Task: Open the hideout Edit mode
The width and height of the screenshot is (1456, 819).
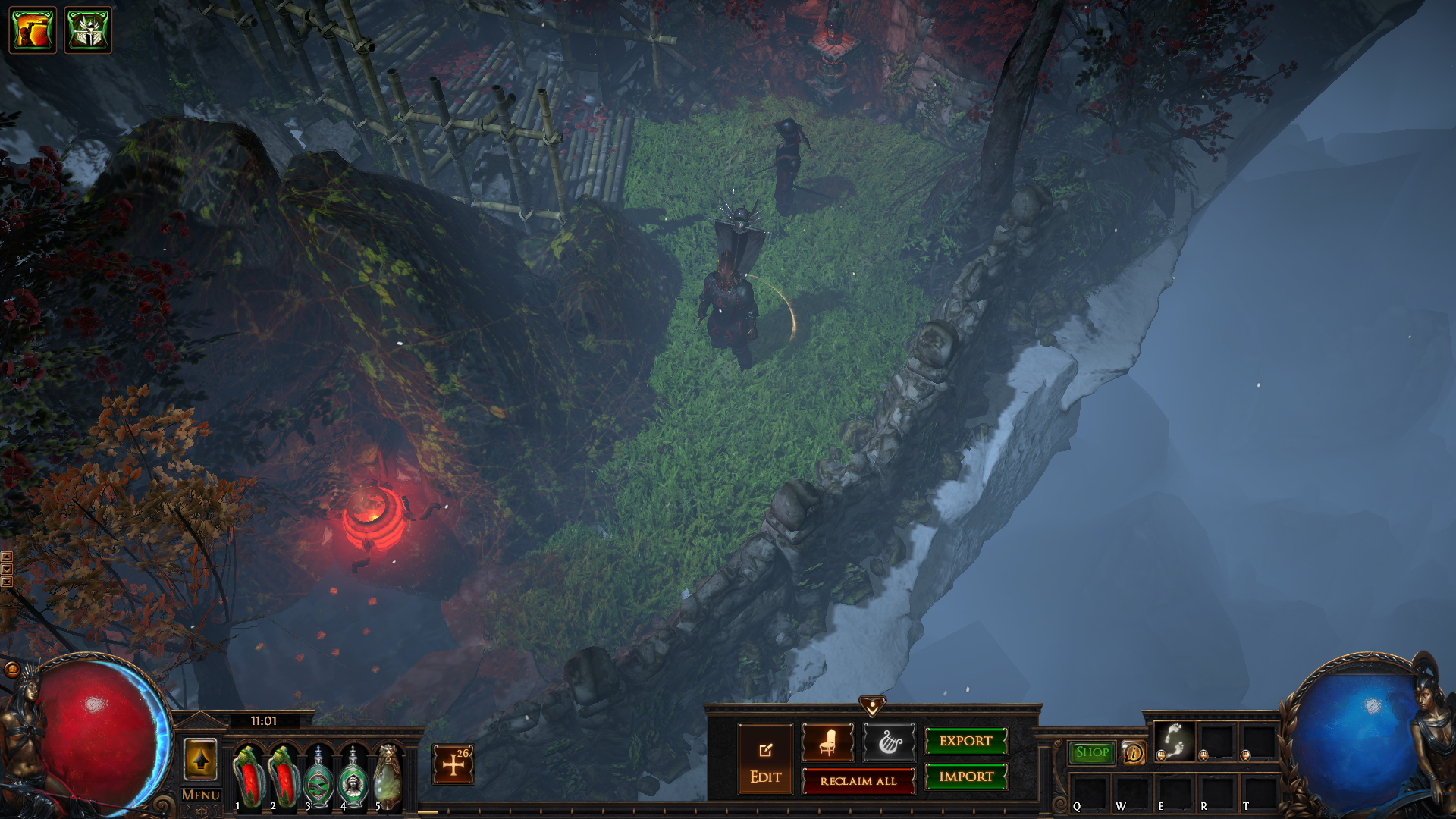Action: pyautogui.click(x=765, y=759)
